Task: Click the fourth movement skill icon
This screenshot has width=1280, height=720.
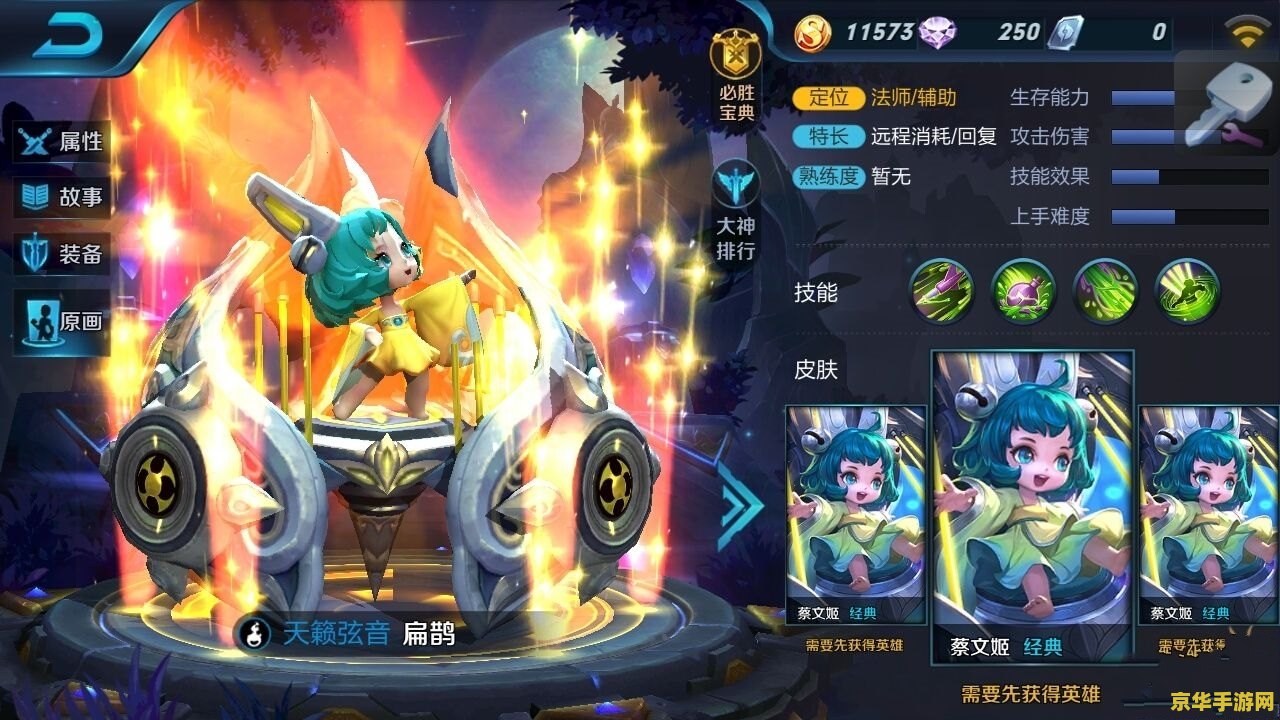Action: (1185, 294)
